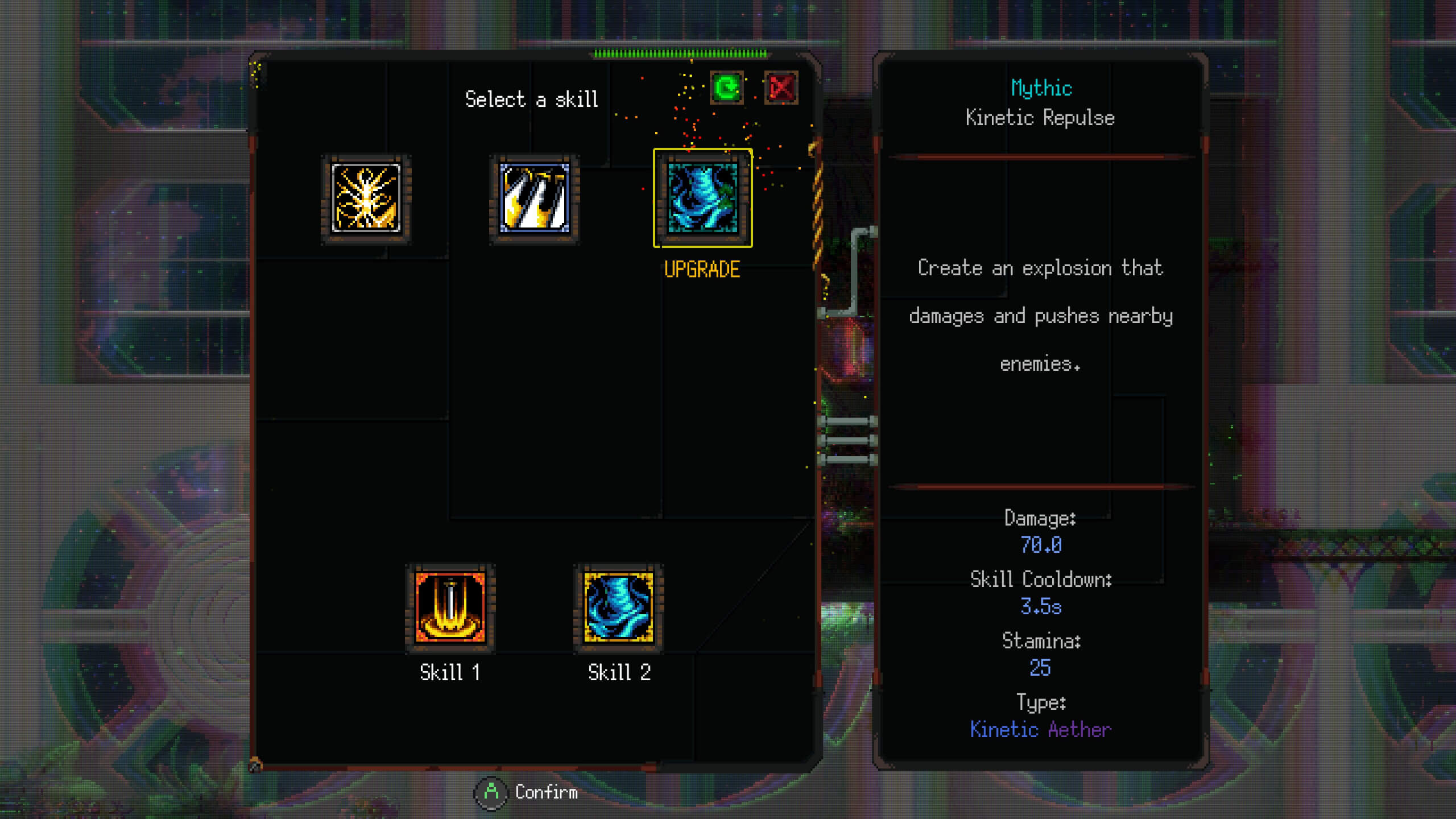The width and height of the screenshot is (1456, 819).
Task: Select the Skill 2 blue vortex slot
Action: pyautogui.click(x=618, y=608)
